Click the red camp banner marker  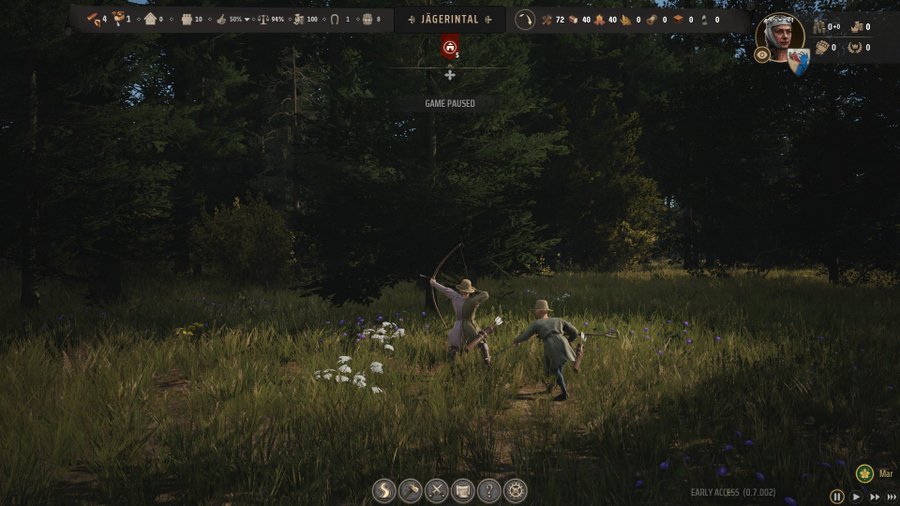point(450,47)
